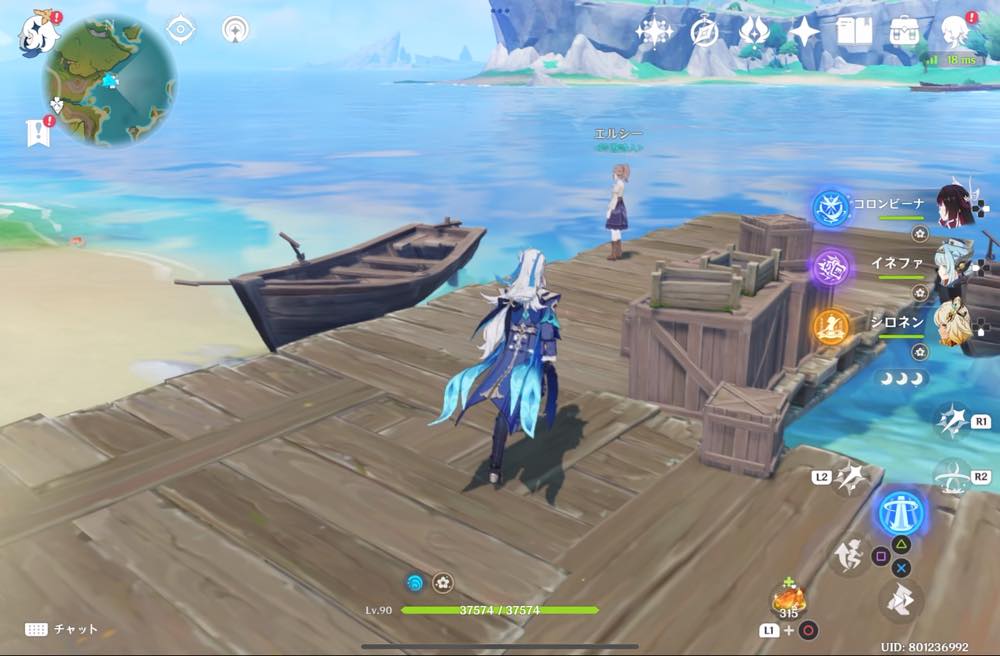Trigger イネファ's purple elemental burst icon
1000x656 pixels.
pos(831,267)
